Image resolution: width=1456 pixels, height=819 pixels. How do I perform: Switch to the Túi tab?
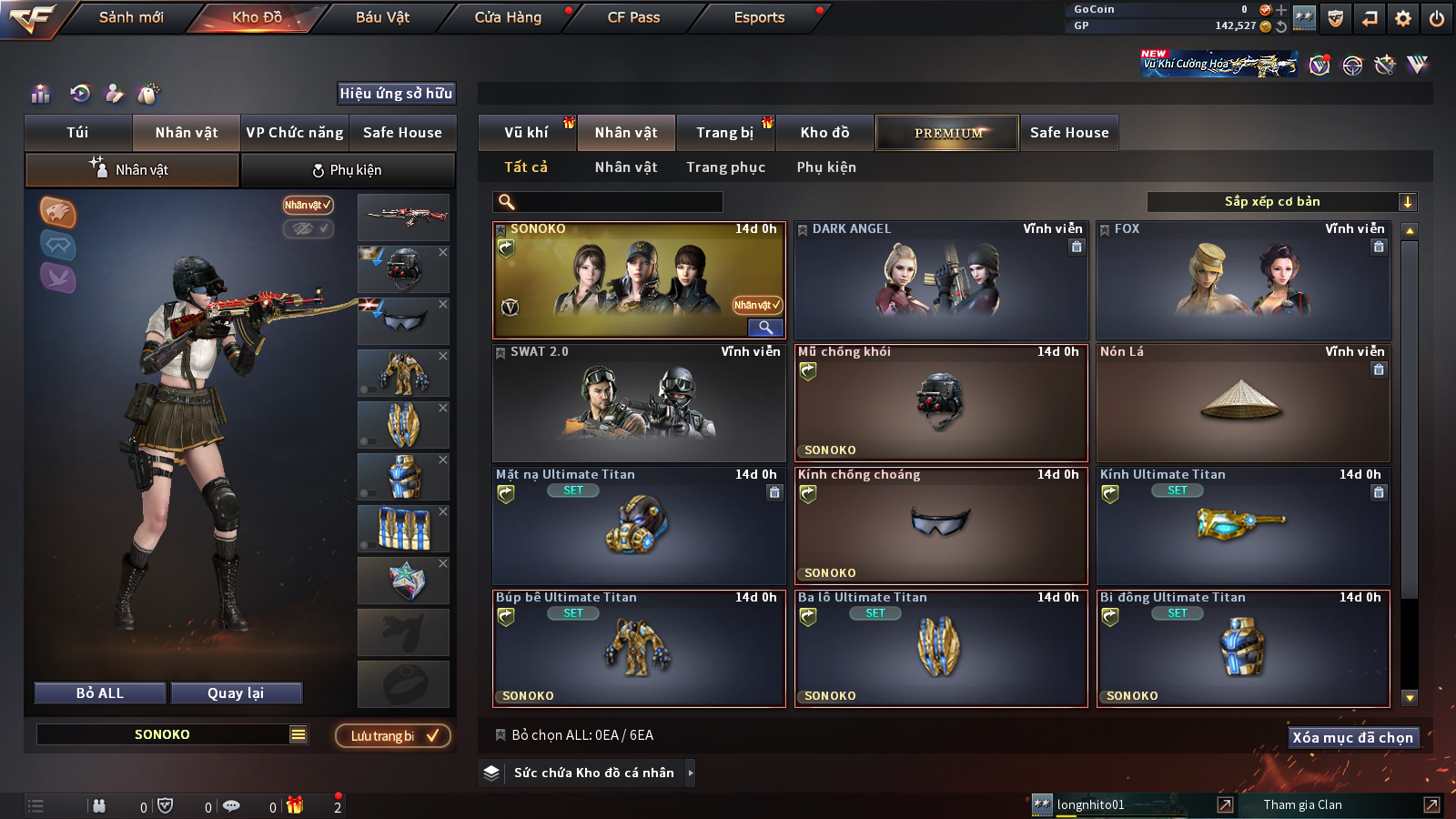point(78,133)
